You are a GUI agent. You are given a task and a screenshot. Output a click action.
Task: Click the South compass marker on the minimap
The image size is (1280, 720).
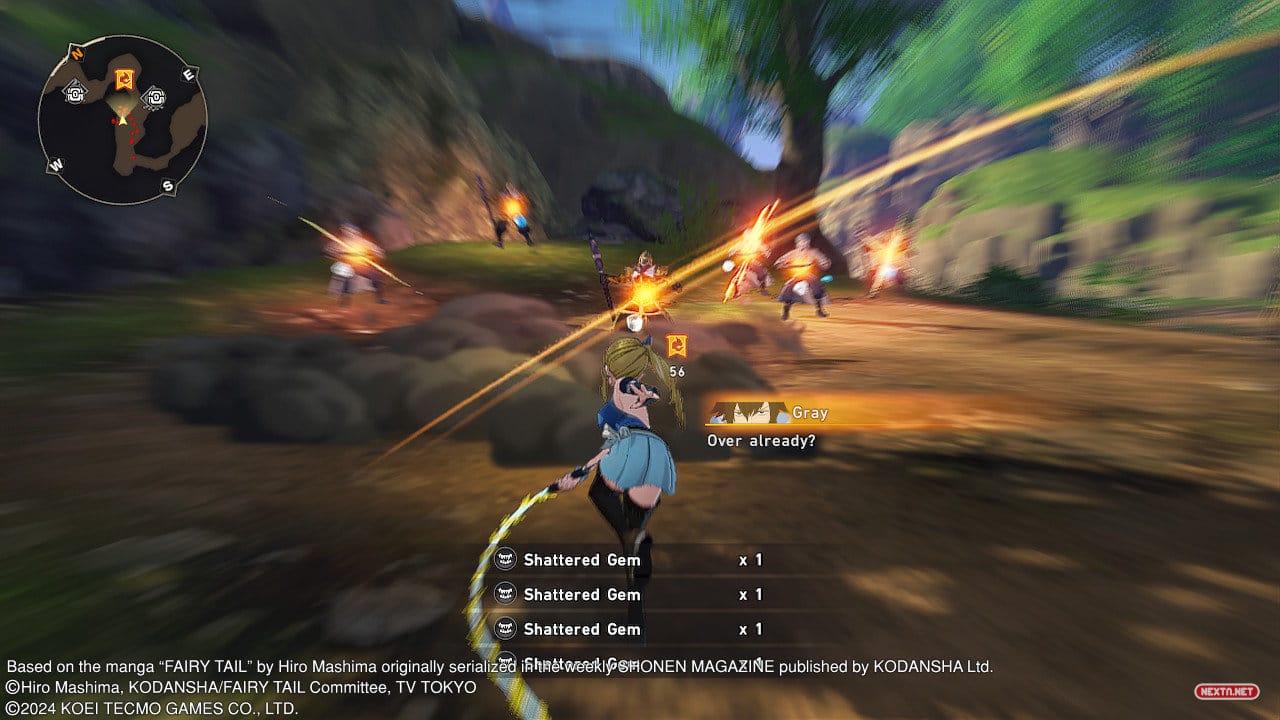(x=167, y=185)
